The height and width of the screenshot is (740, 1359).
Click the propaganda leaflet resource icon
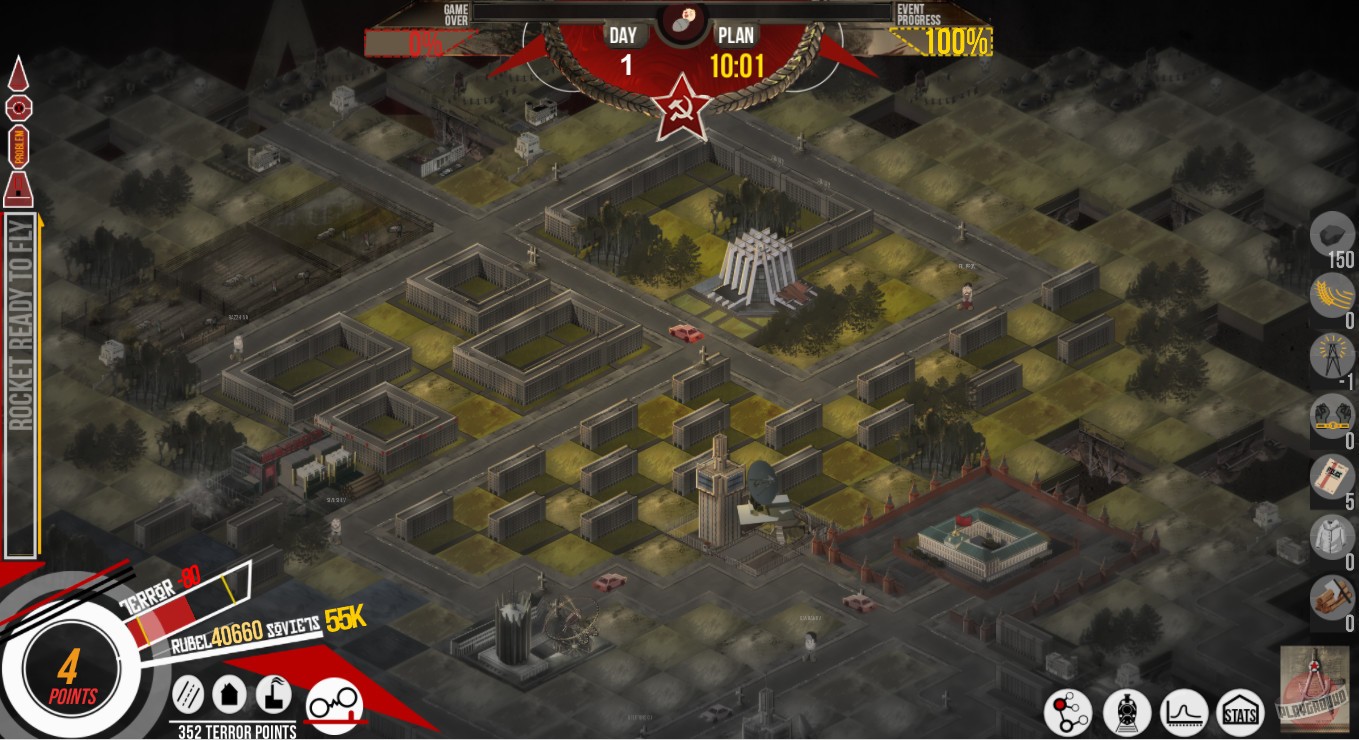tap(1331, 478)
